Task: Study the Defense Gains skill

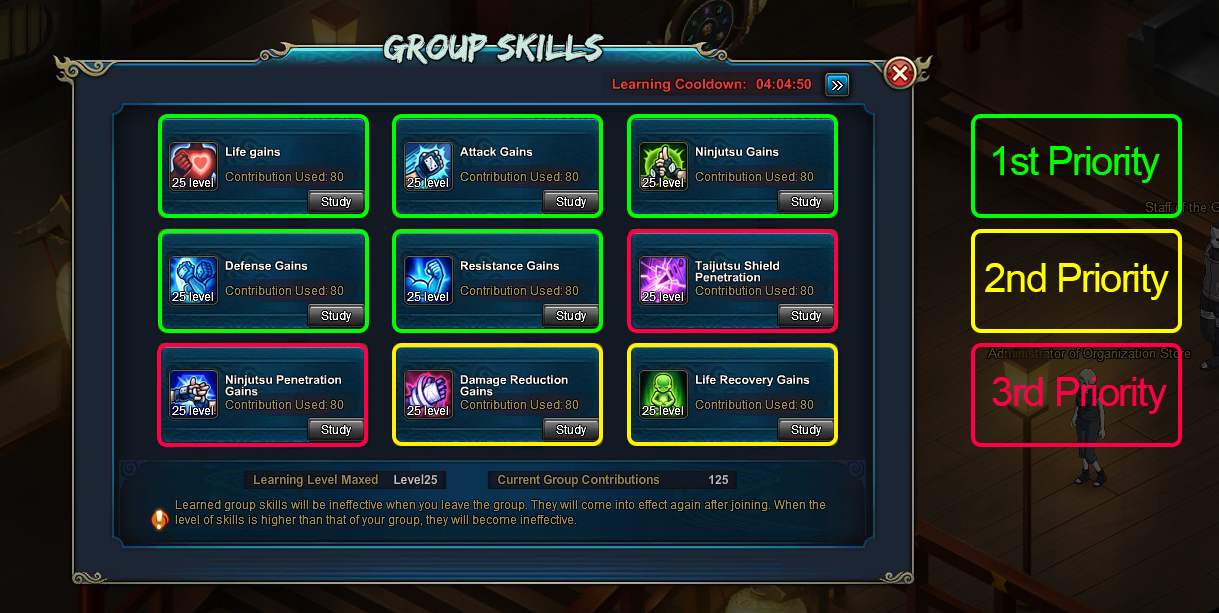Action: point(336,316)
